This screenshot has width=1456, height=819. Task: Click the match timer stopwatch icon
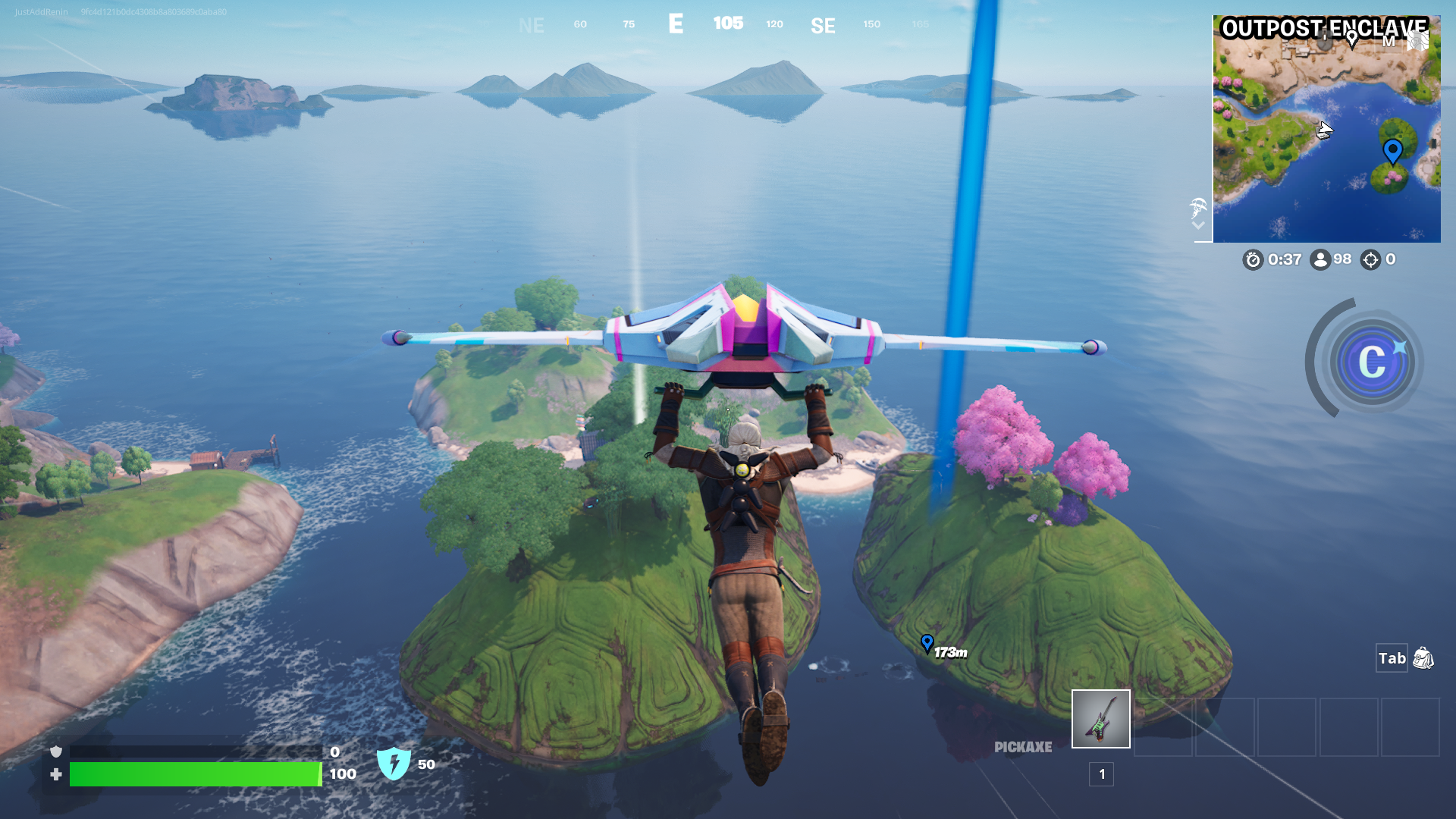[1252, 259]
